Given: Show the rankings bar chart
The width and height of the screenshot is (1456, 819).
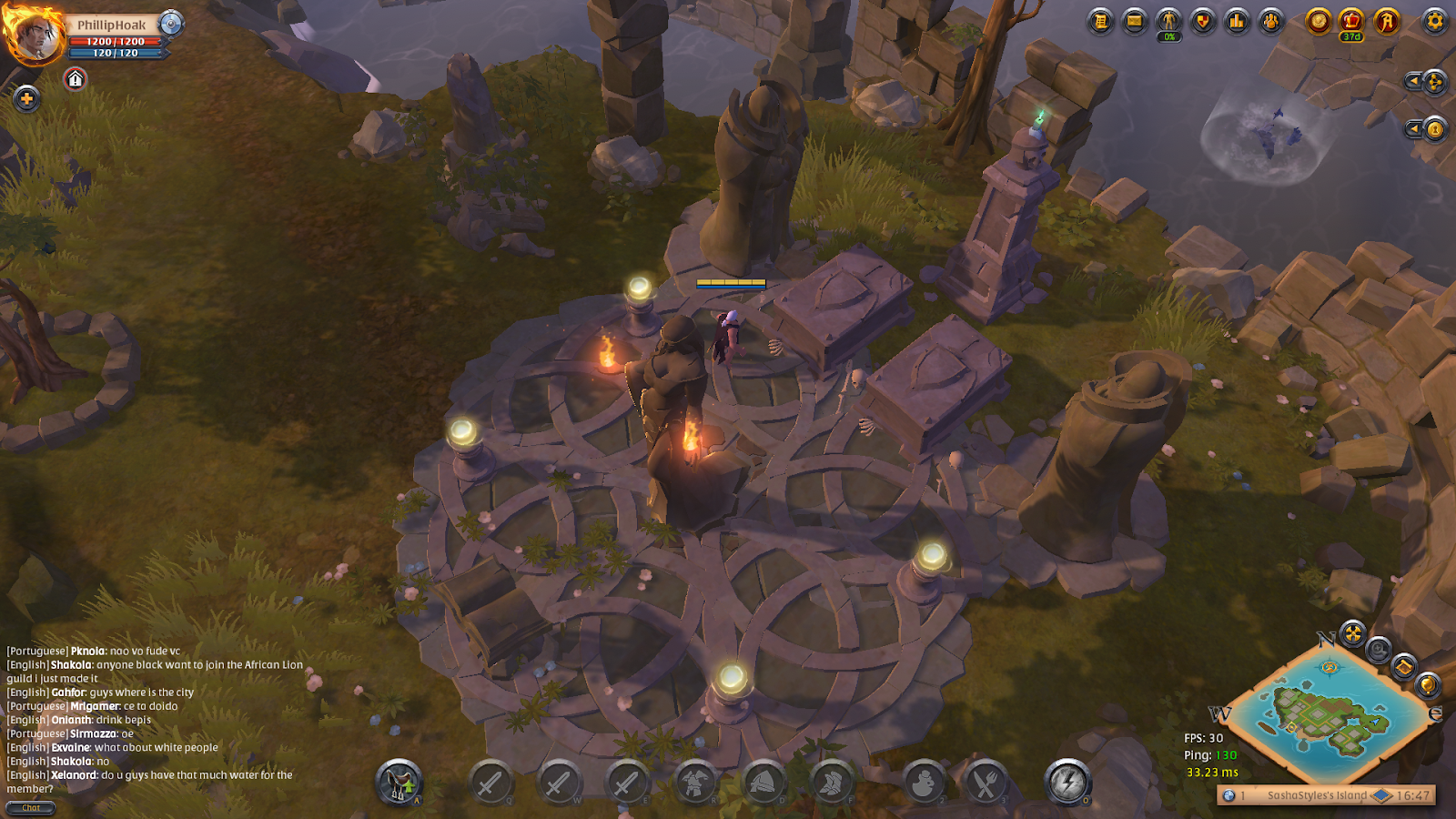Looking at the screenshot, I should click(1237, 21).
